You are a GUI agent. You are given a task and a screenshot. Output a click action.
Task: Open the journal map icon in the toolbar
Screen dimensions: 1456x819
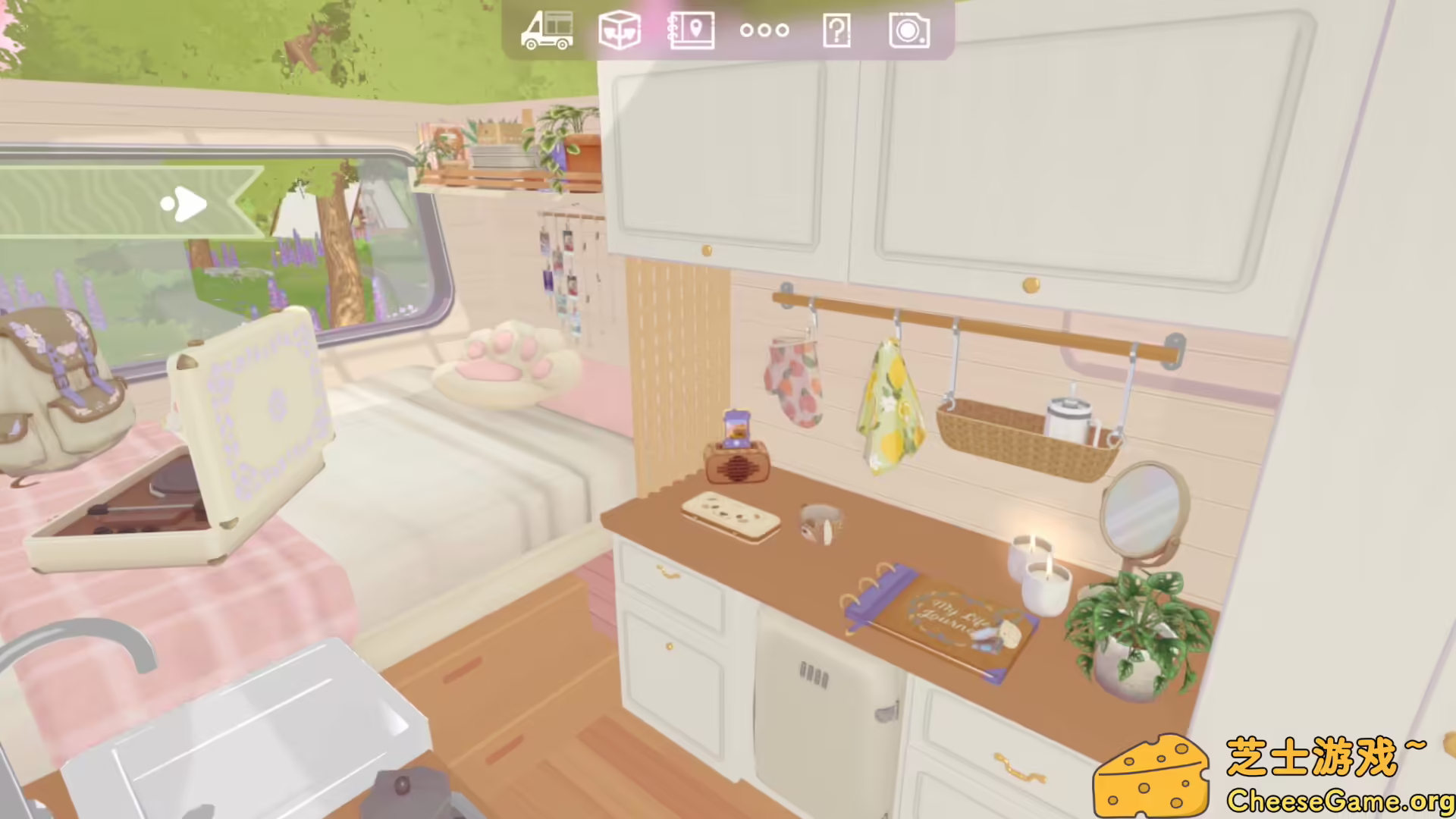(x=691, y=31)
